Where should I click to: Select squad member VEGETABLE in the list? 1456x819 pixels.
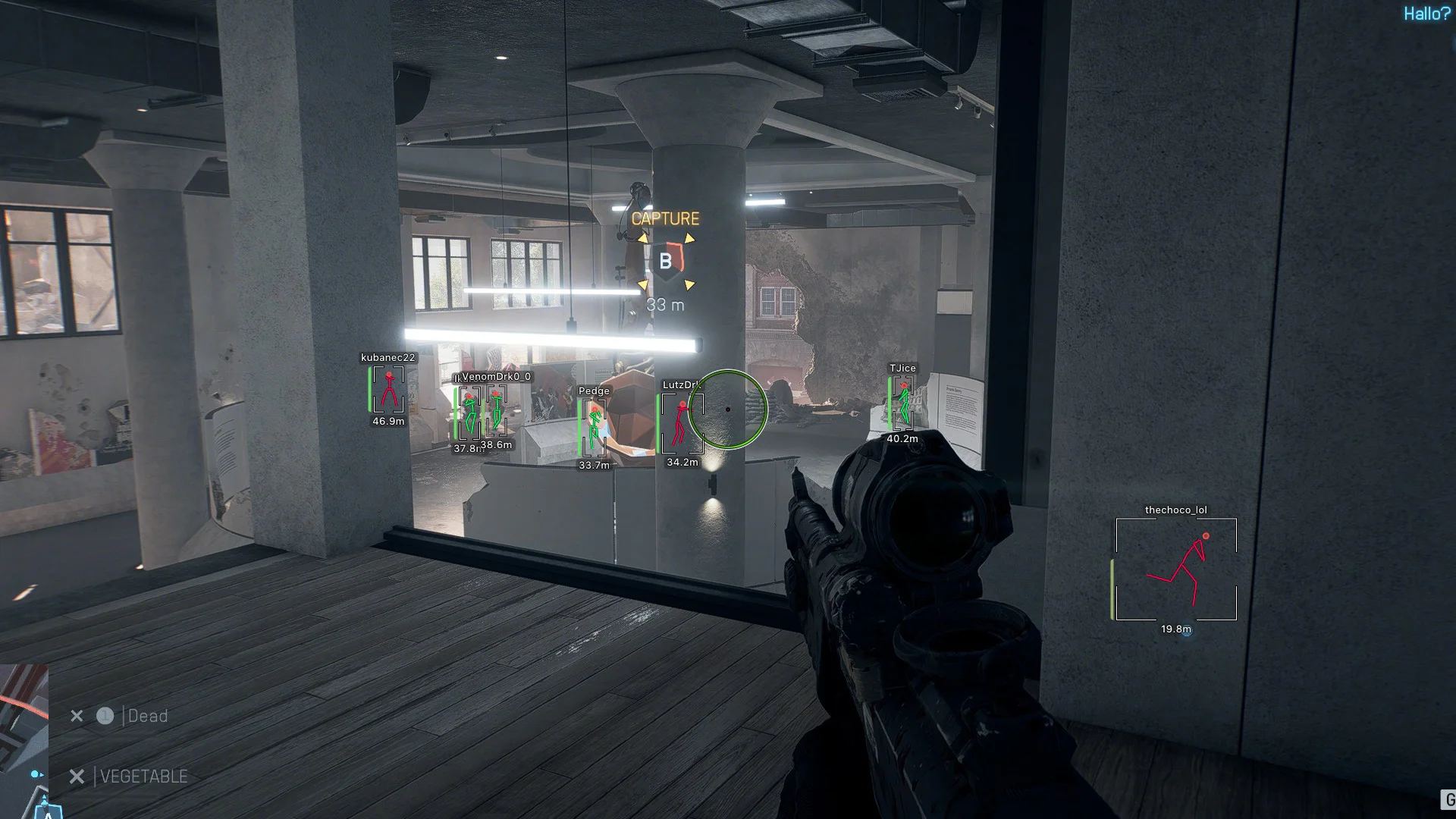(x=143, y=777)
